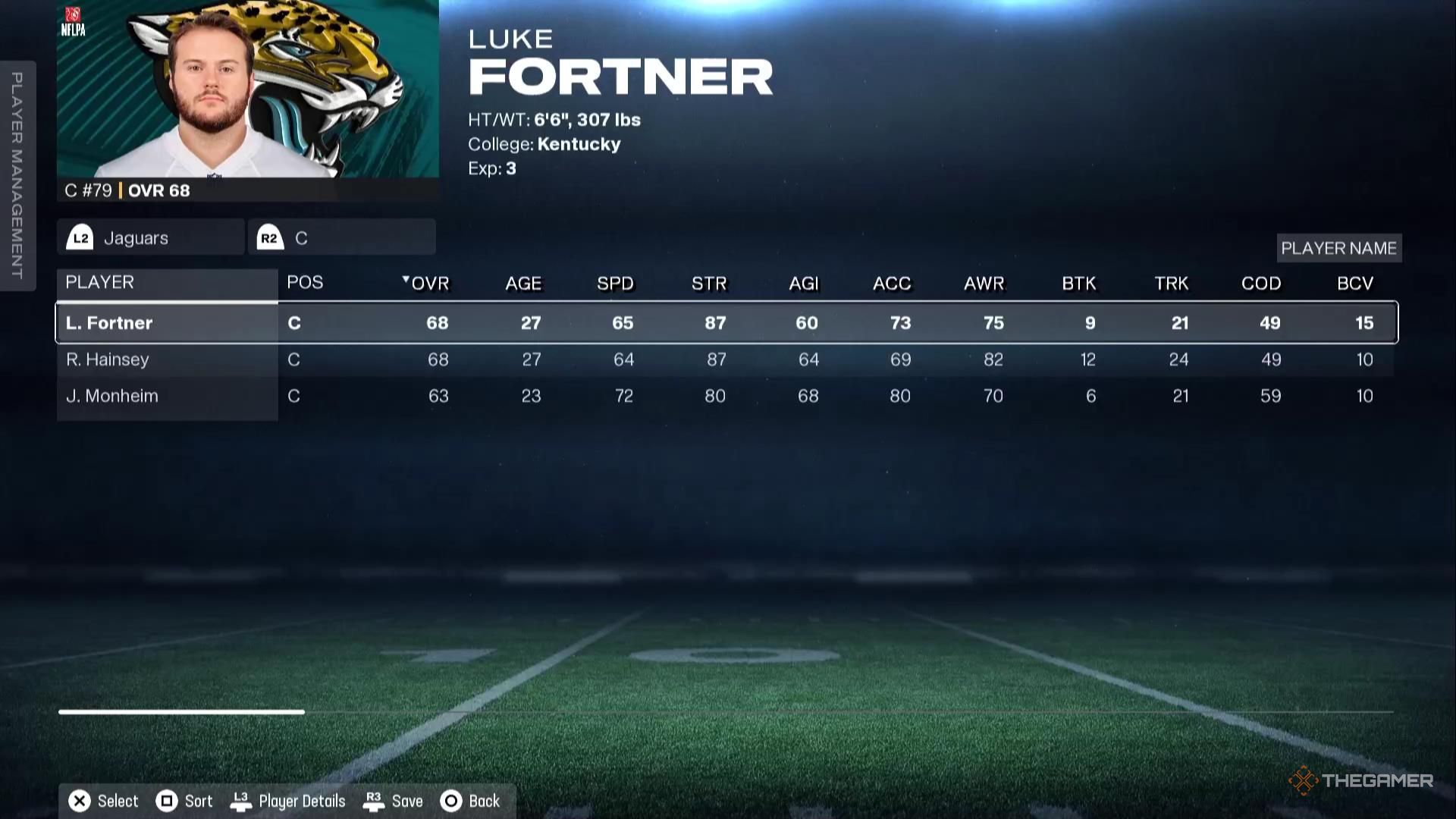1456x819 pixels.
Task: Toggle sort order on the AWR column
Action: click(x=984, y=283)
